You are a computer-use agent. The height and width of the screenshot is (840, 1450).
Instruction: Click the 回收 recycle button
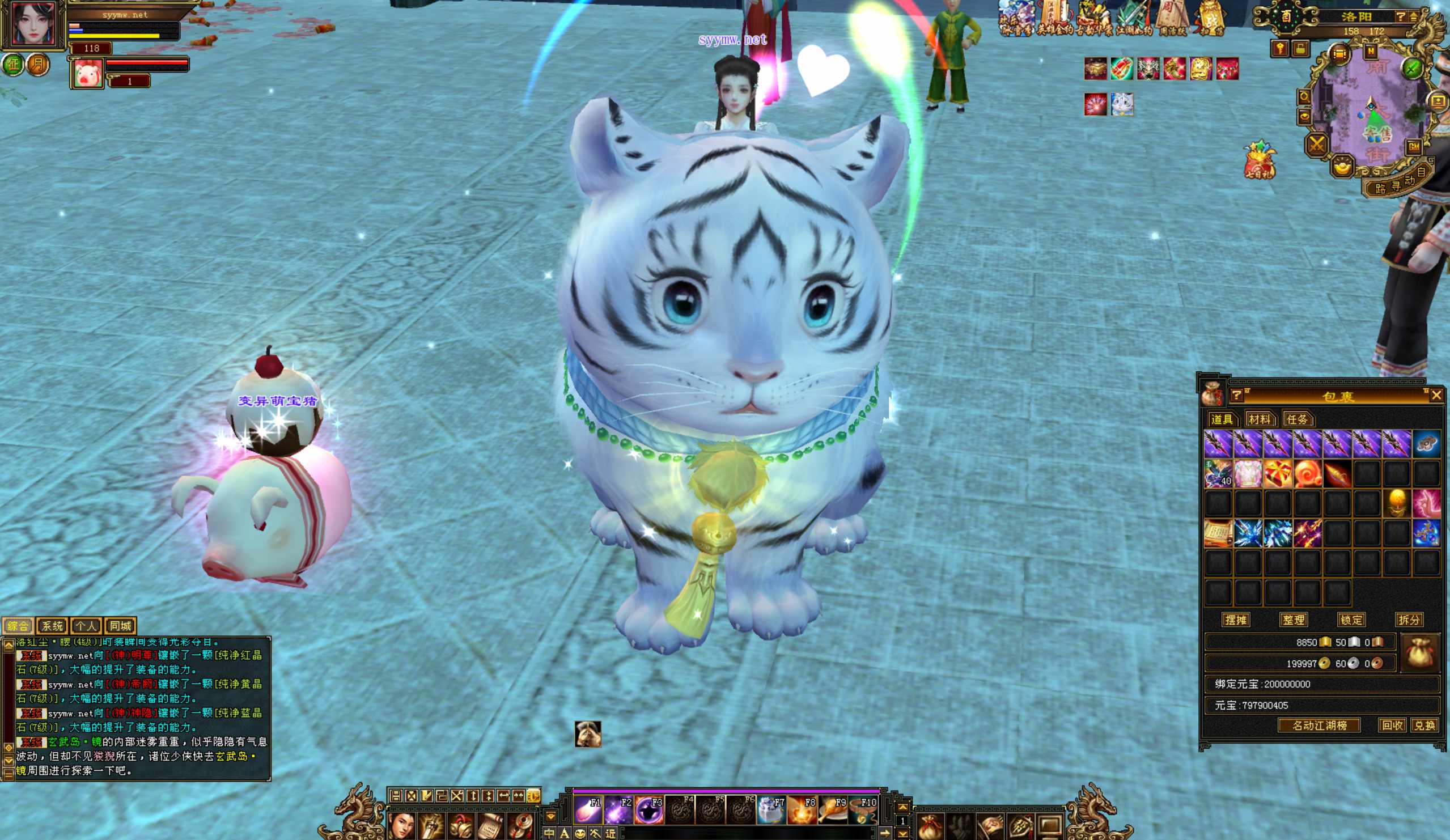click(1392, 725)
